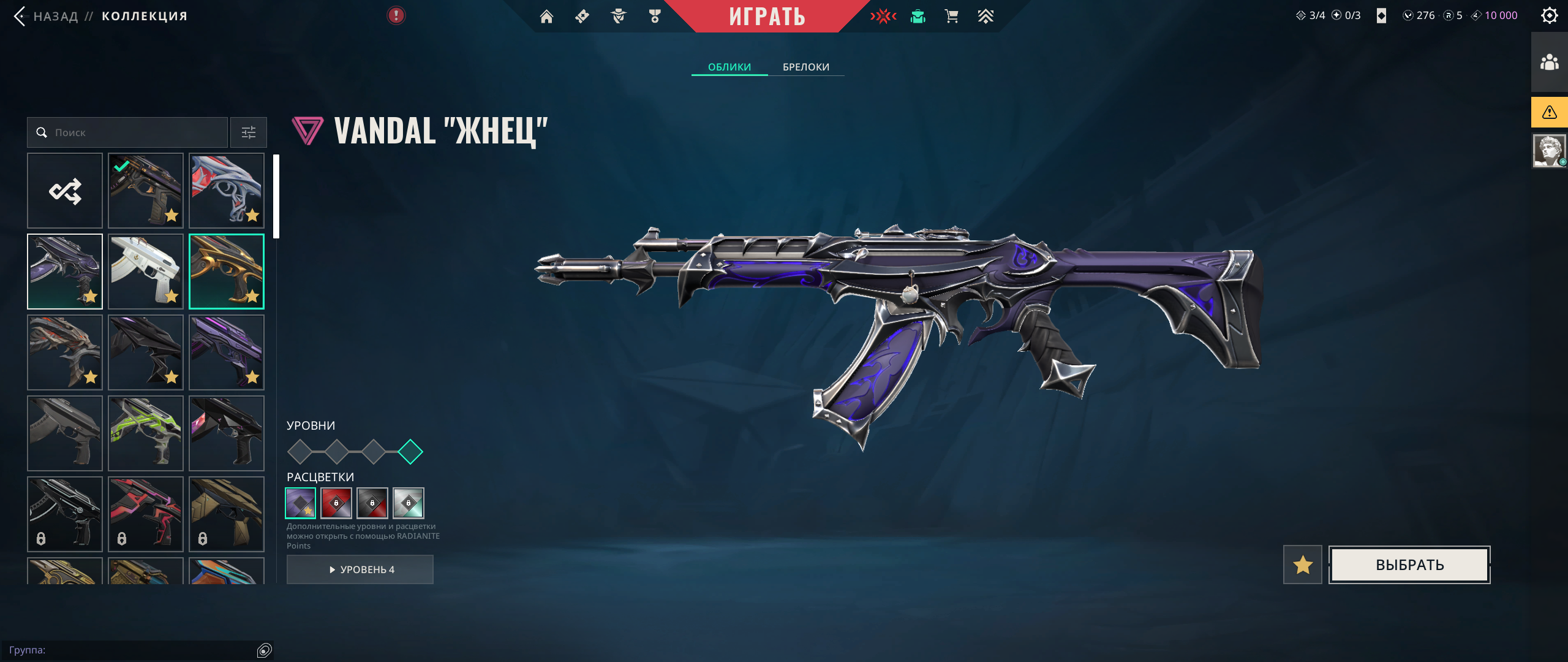Viewport: 1568px width, 662px height.
Task: Equip skin with ВЫБРАТЬ
Action: (x=1409, y=565)
